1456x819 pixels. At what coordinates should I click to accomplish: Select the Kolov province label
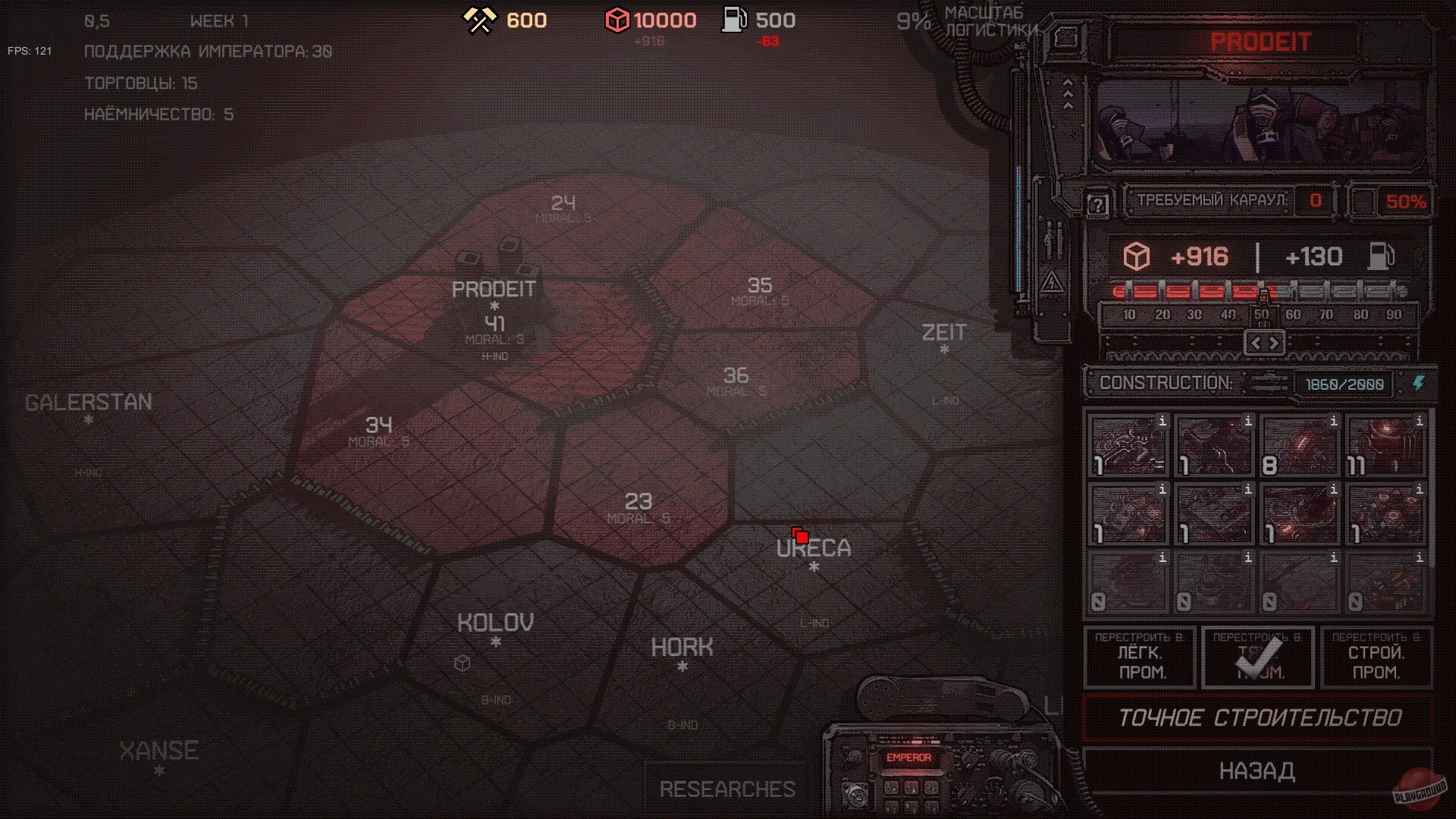click(x=495, y=623)
